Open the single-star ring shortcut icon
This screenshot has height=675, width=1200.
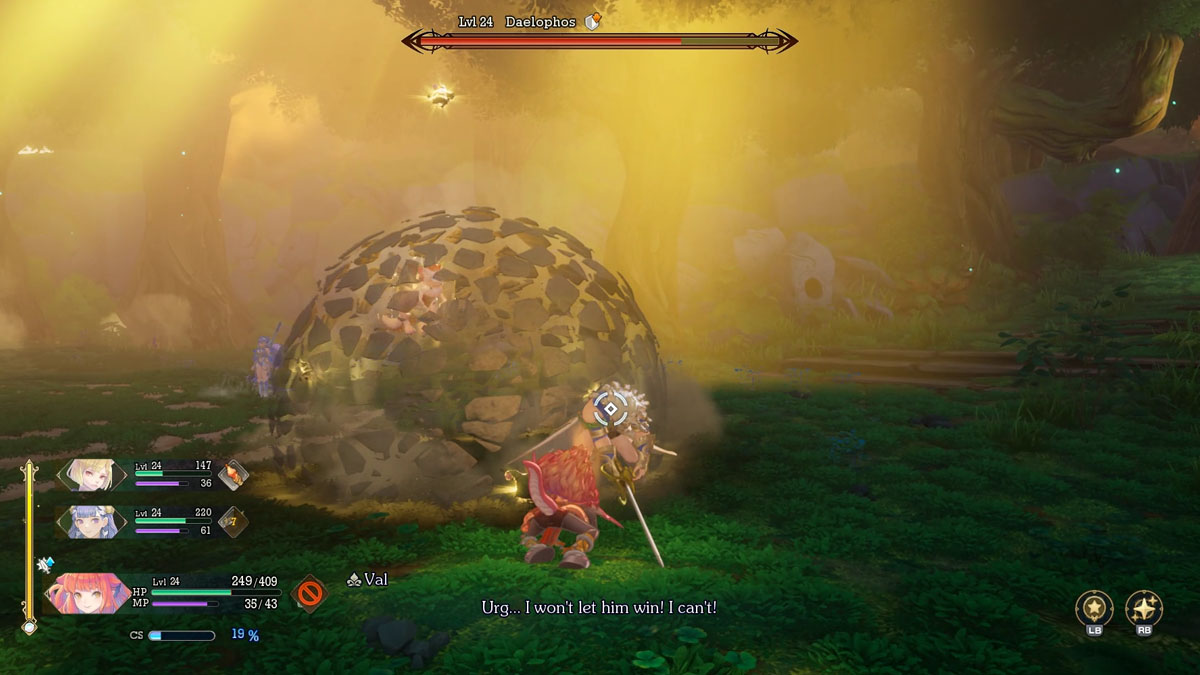coord(1094,608)
